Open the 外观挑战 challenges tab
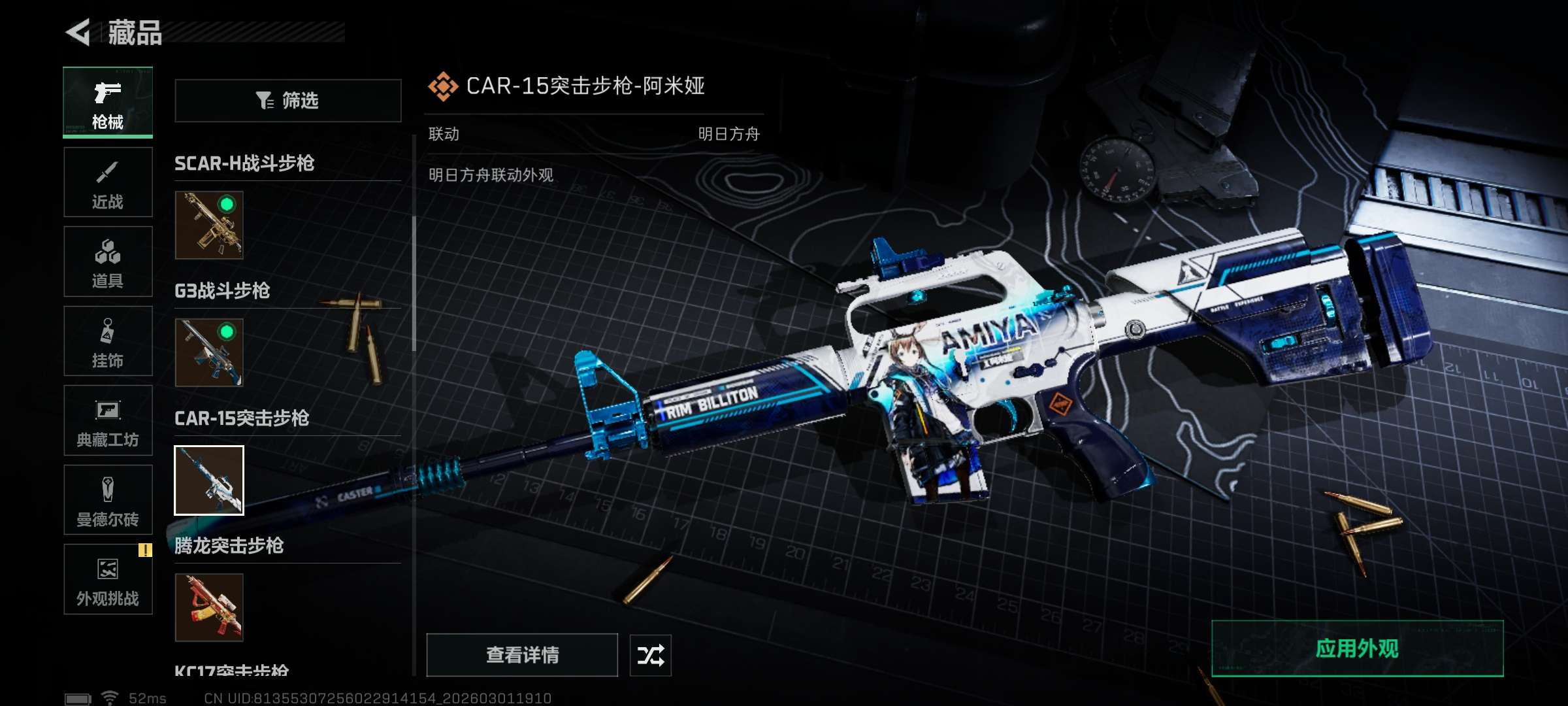The width and height of the screenshot is (1568, 706). 108,579
